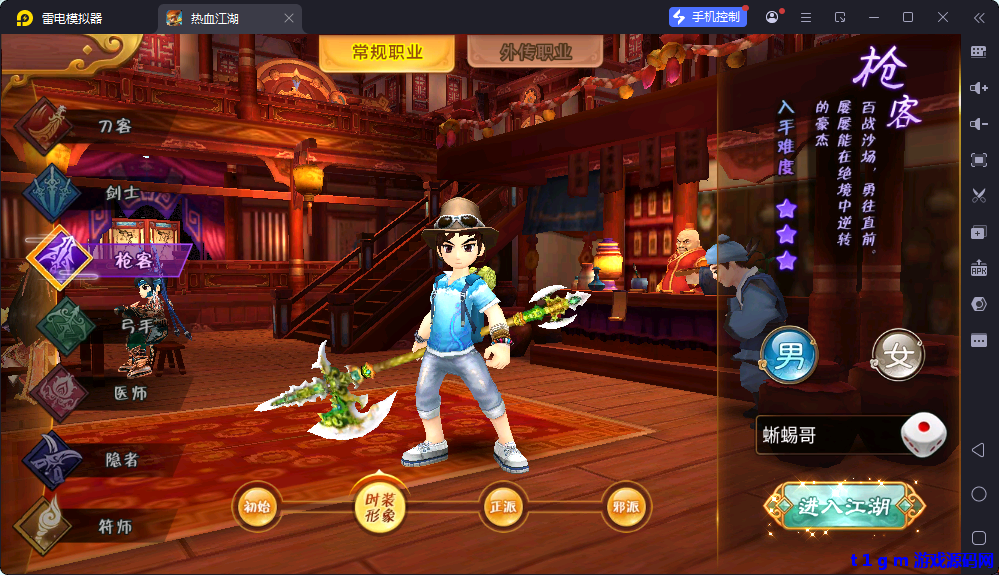Preview the 正派 faction appearance

pos(503,506)
